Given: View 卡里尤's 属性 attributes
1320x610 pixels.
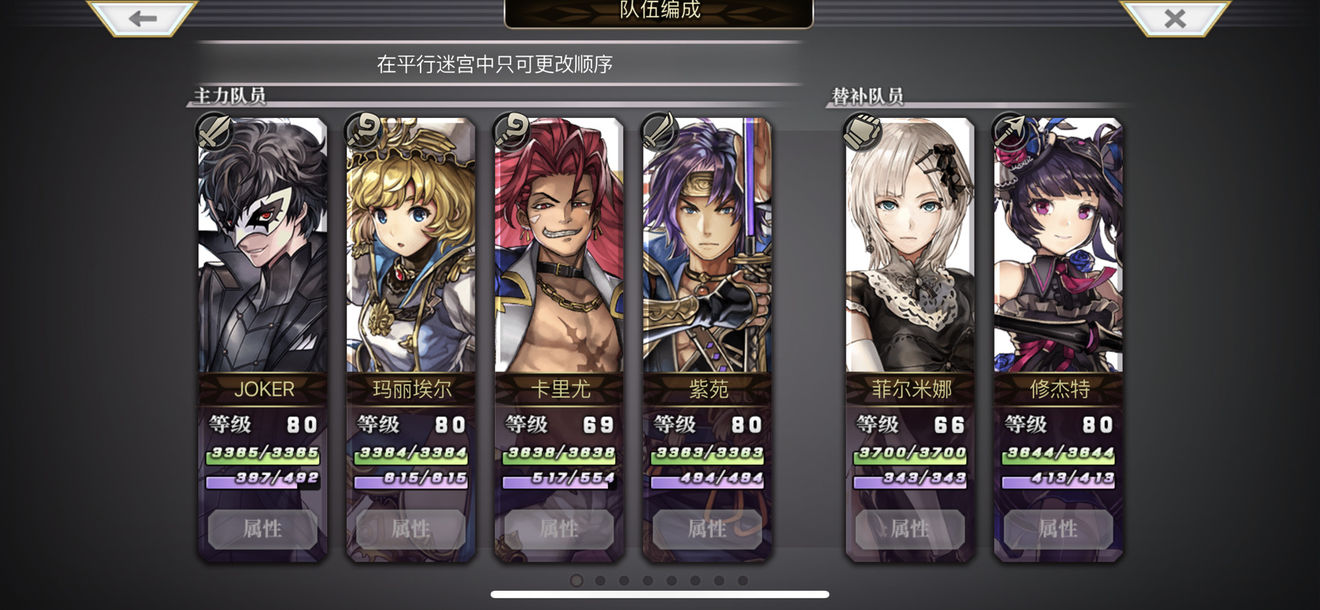Looking at the screenshot, I should (559, 529).
